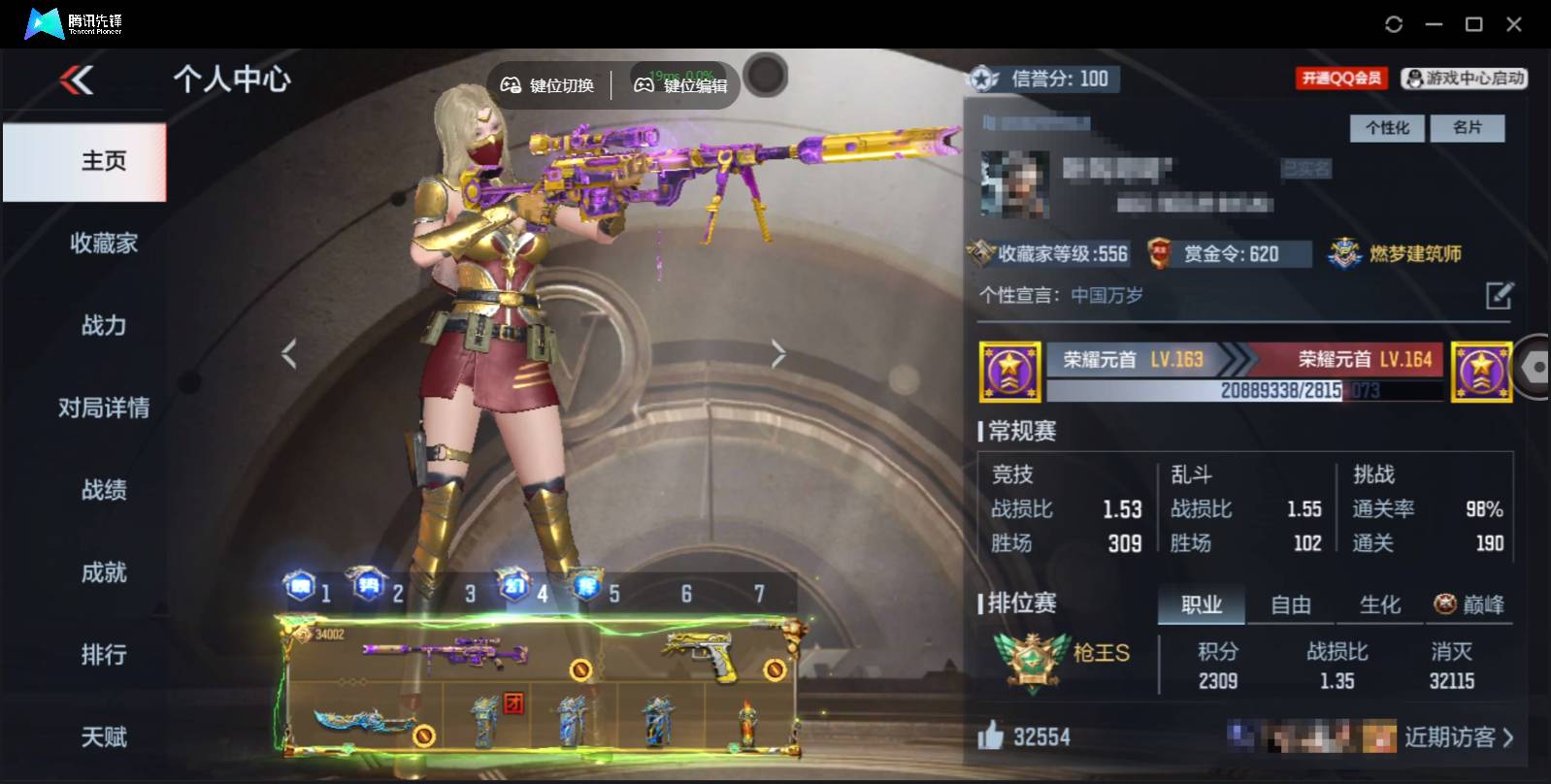The image size is (1551, 784).
Task: Open the 名片 card button
Action: coord(1467,128)
